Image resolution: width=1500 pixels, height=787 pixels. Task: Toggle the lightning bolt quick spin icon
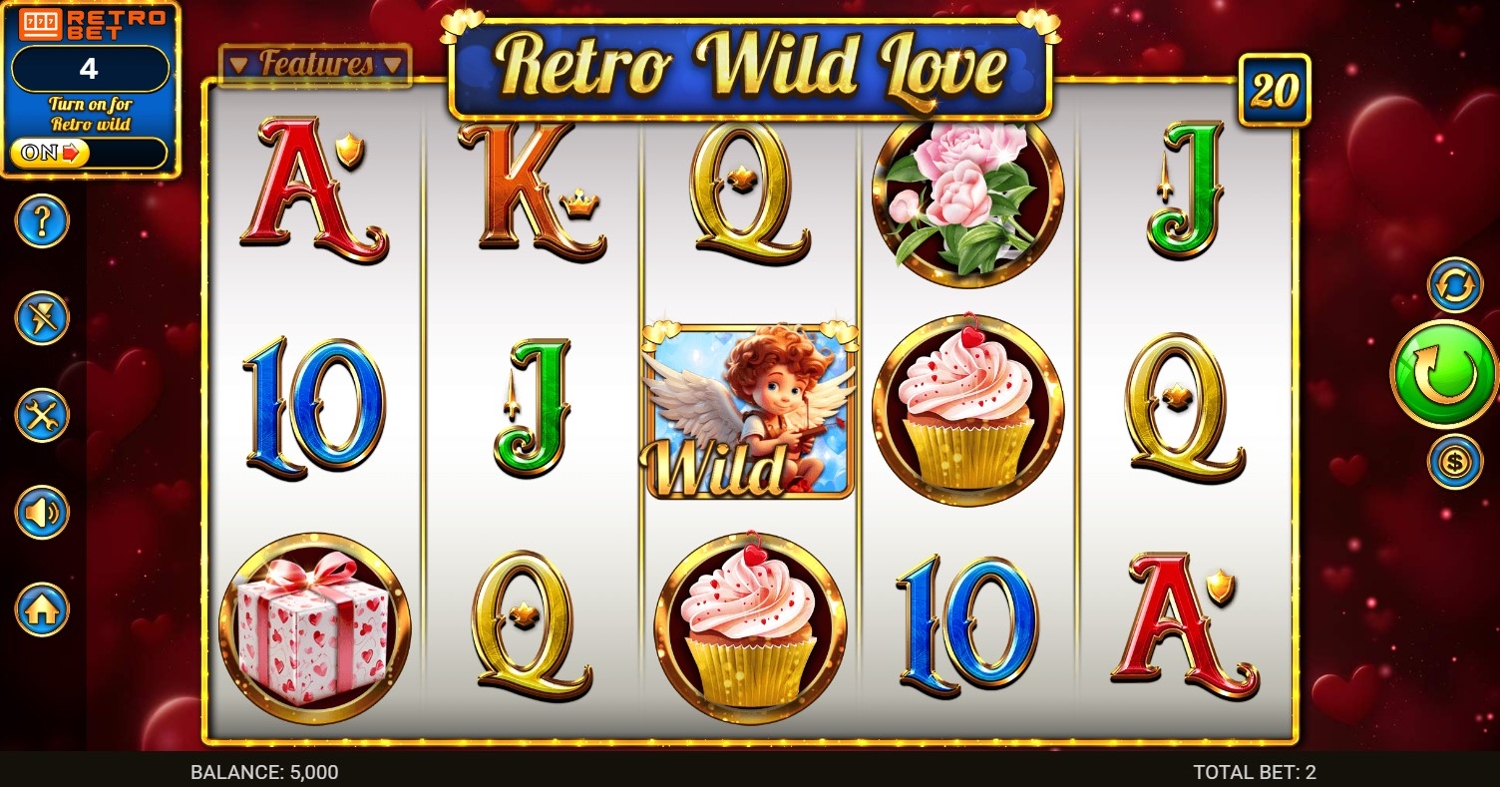42,318
